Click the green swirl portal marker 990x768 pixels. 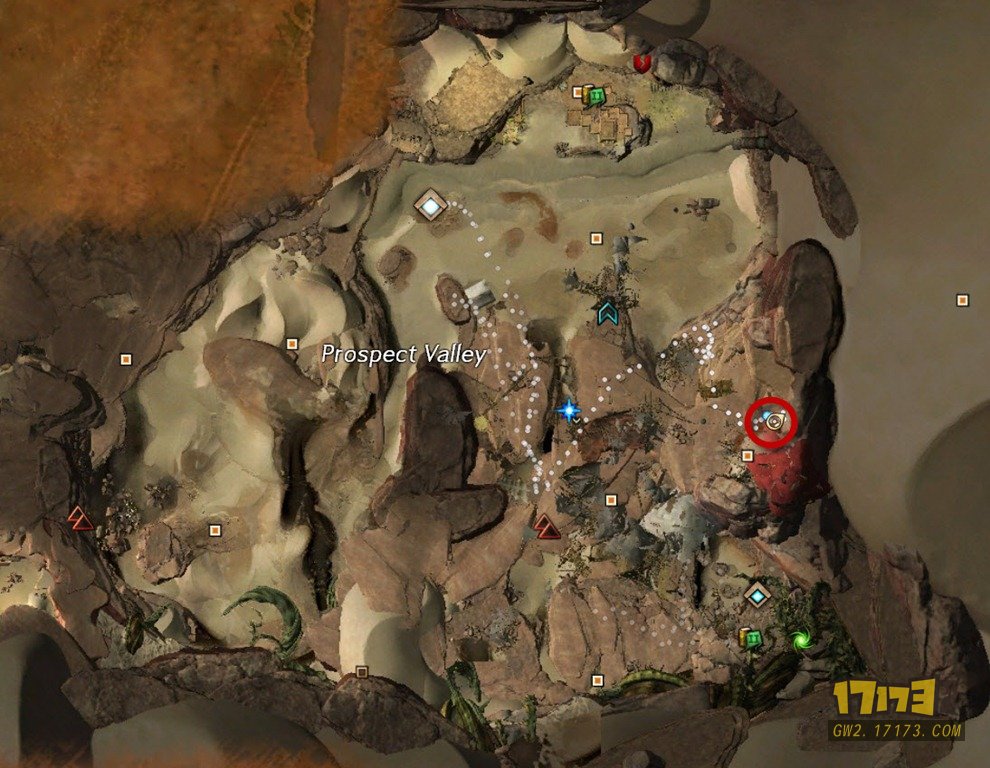[x=800, y=638]
